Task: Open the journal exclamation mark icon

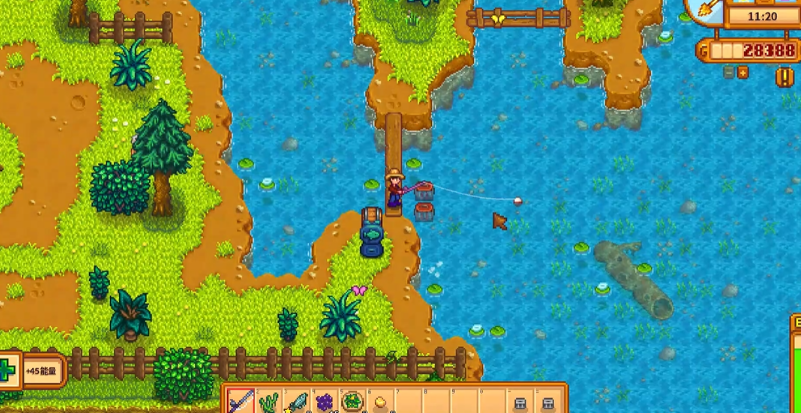Action: coord(785,76)
